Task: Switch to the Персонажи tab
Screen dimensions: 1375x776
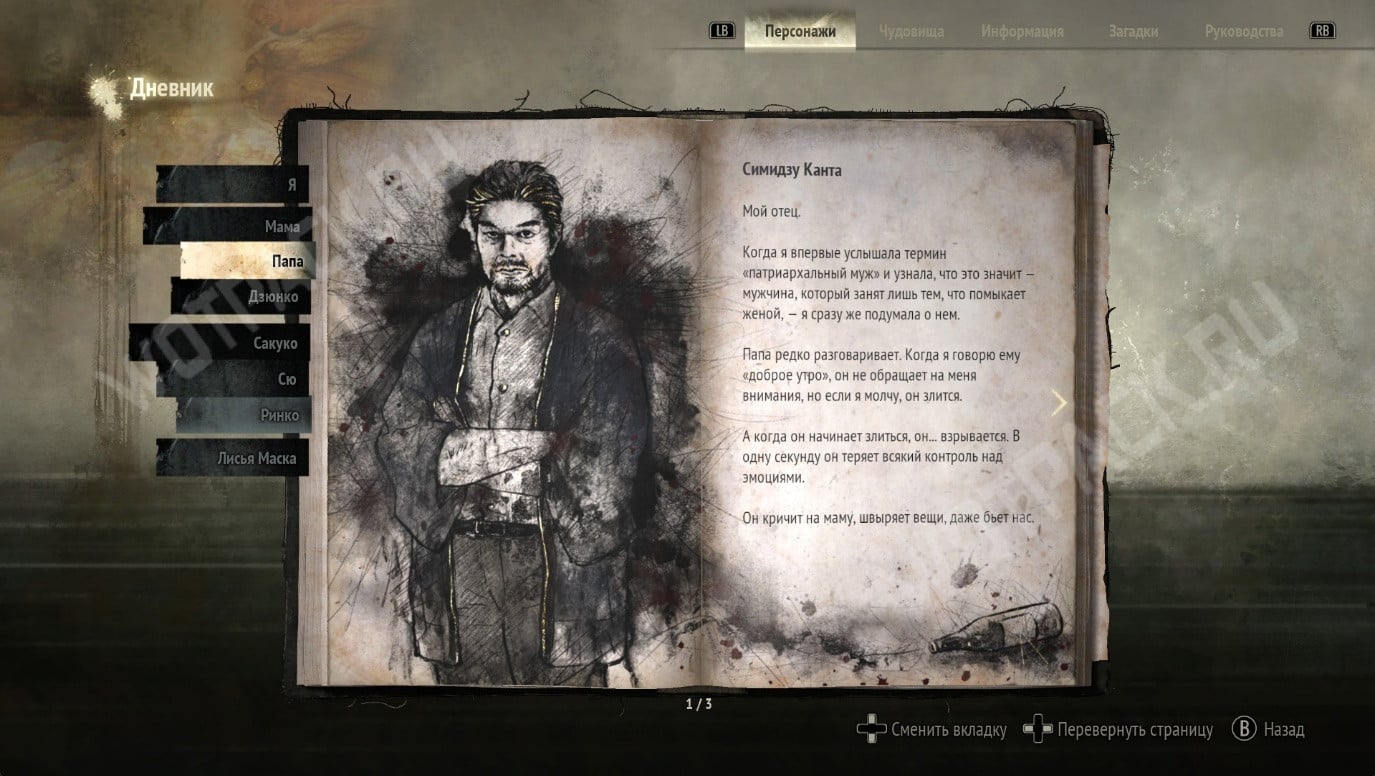Action: point(800,31)
